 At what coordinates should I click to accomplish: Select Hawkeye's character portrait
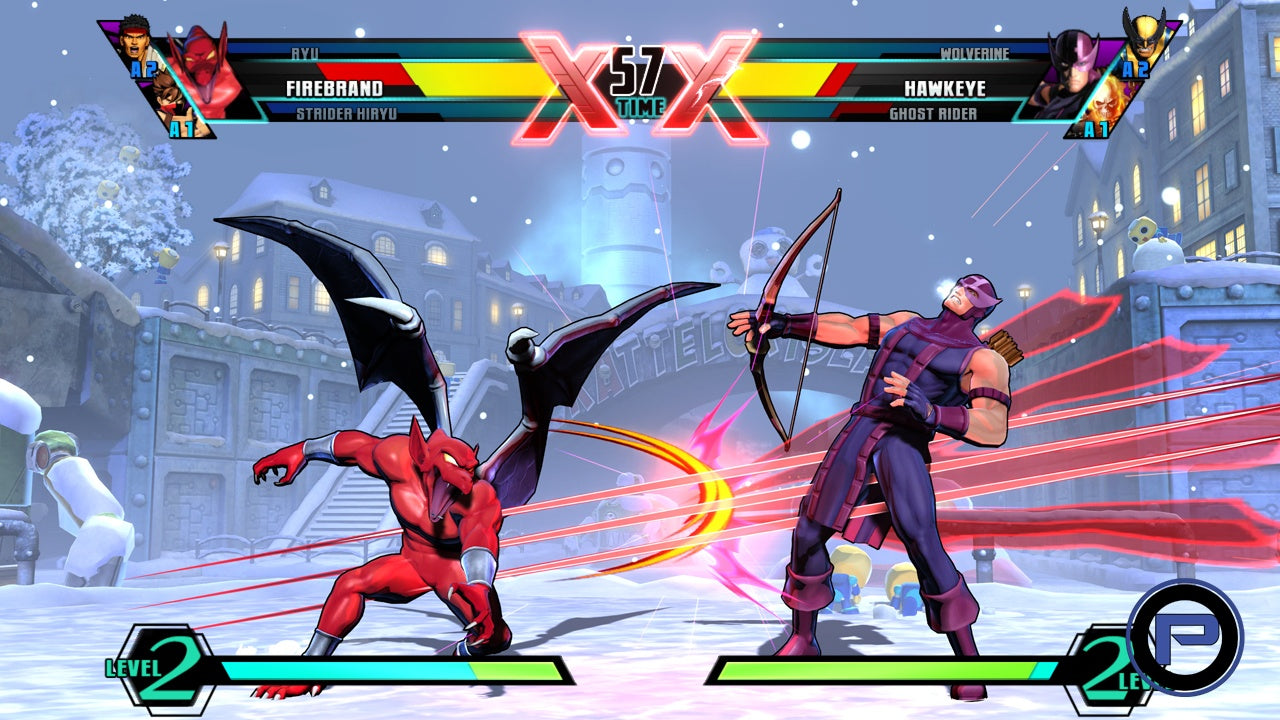[x=1075, y=75]
